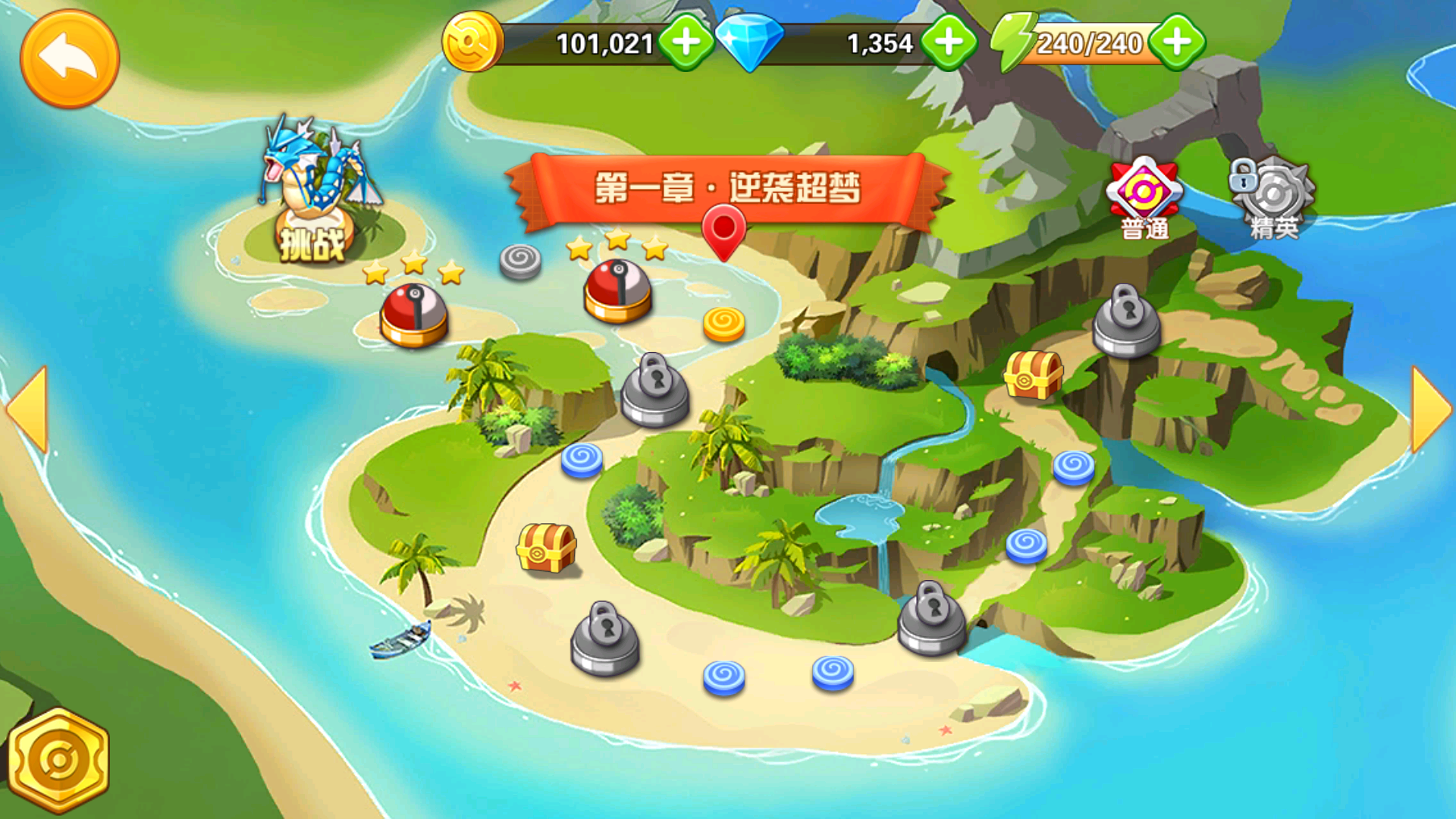Refill energy with the plus button

pyautogui.click(x=1177, y=42)
